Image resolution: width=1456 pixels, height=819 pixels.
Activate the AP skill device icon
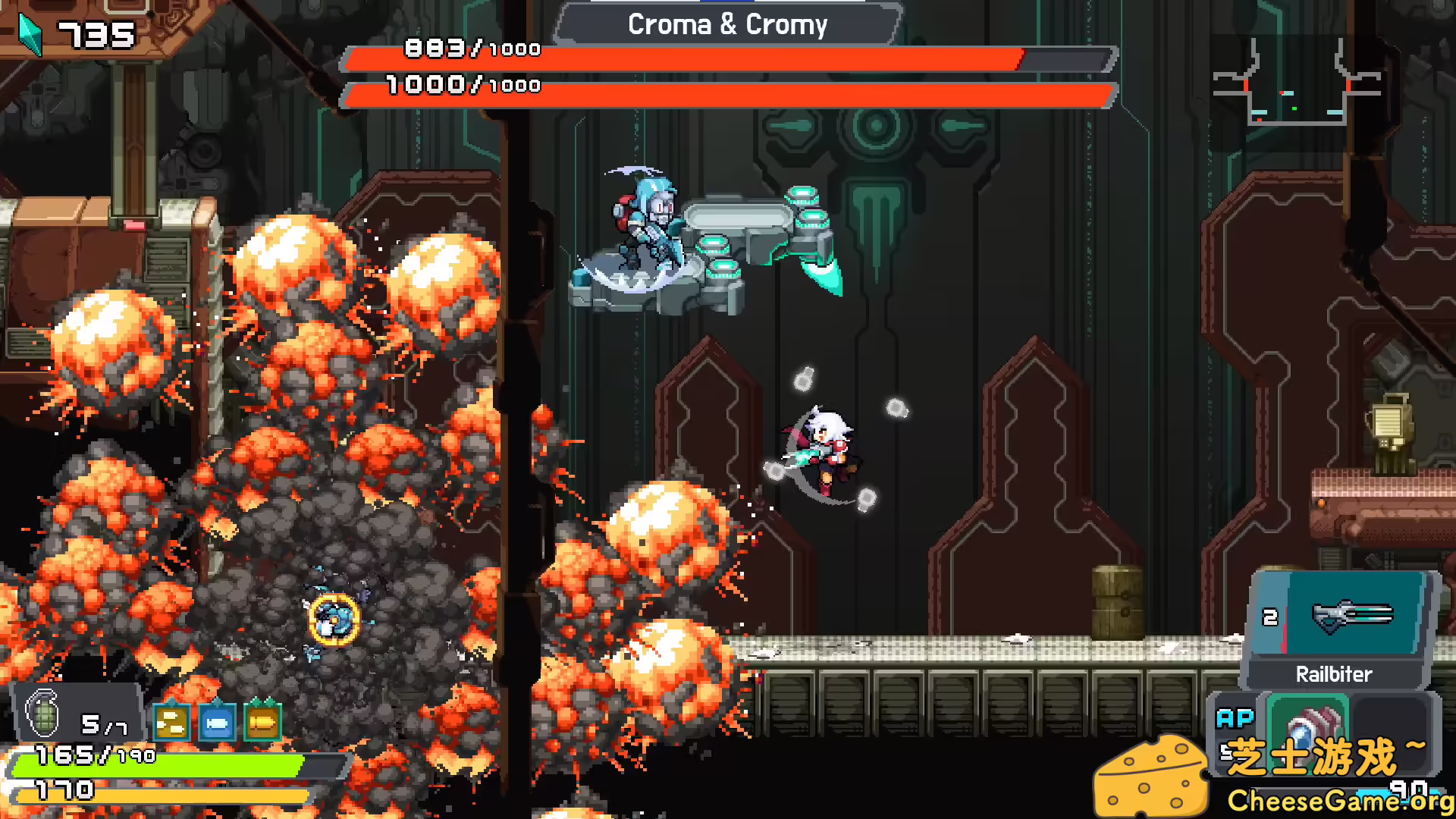(1307, 726)
